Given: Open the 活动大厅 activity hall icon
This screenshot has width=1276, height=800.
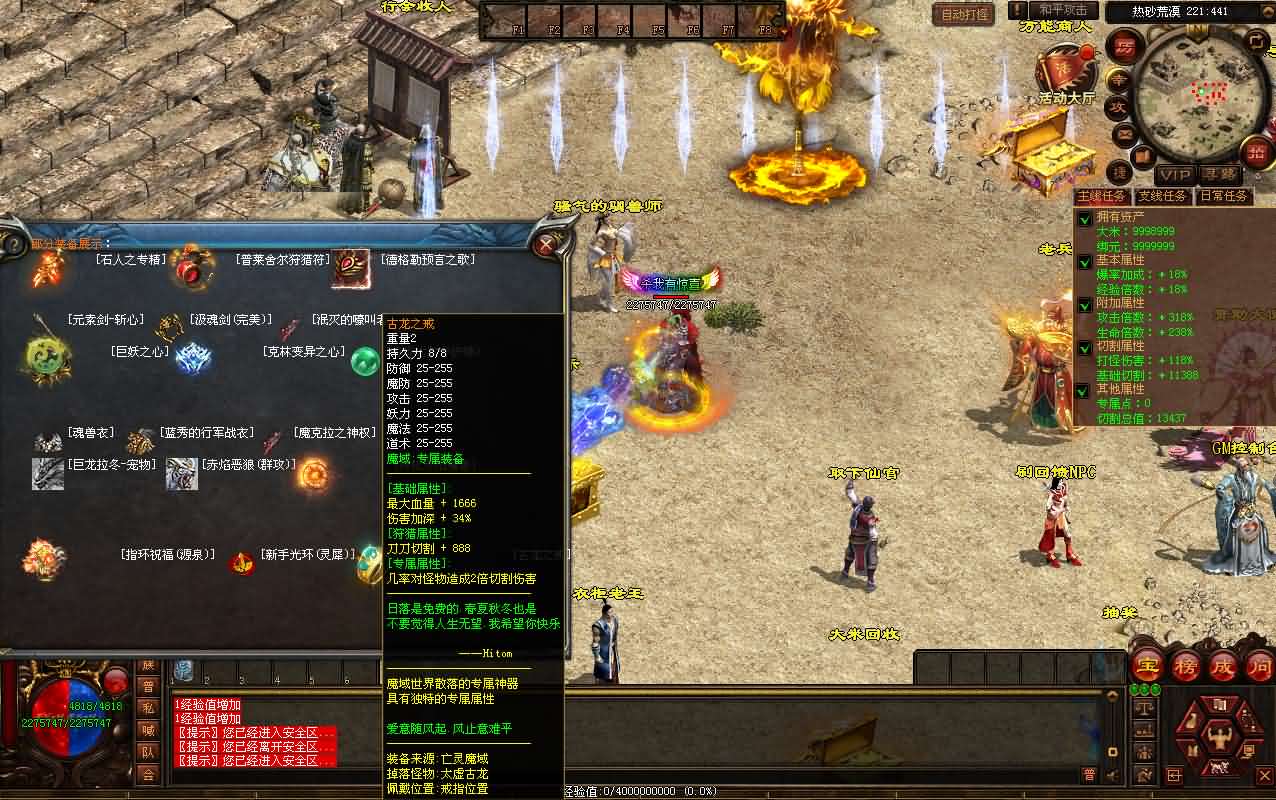Looking at the screenshot, I should click(x=1064, y=72).
